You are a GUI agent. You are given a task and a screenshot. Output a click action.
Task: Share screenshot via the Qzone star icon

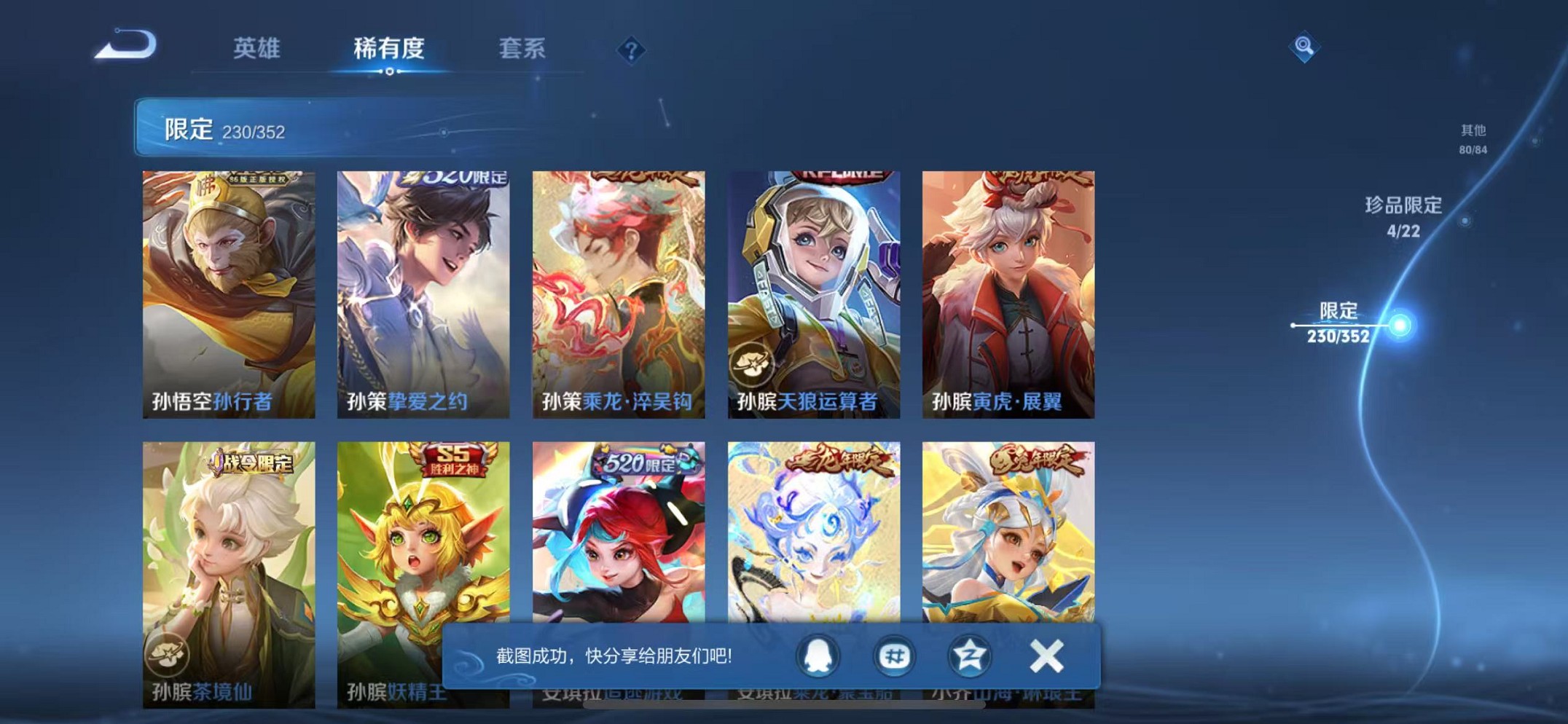pyautogui.click(x=969, y=656)
